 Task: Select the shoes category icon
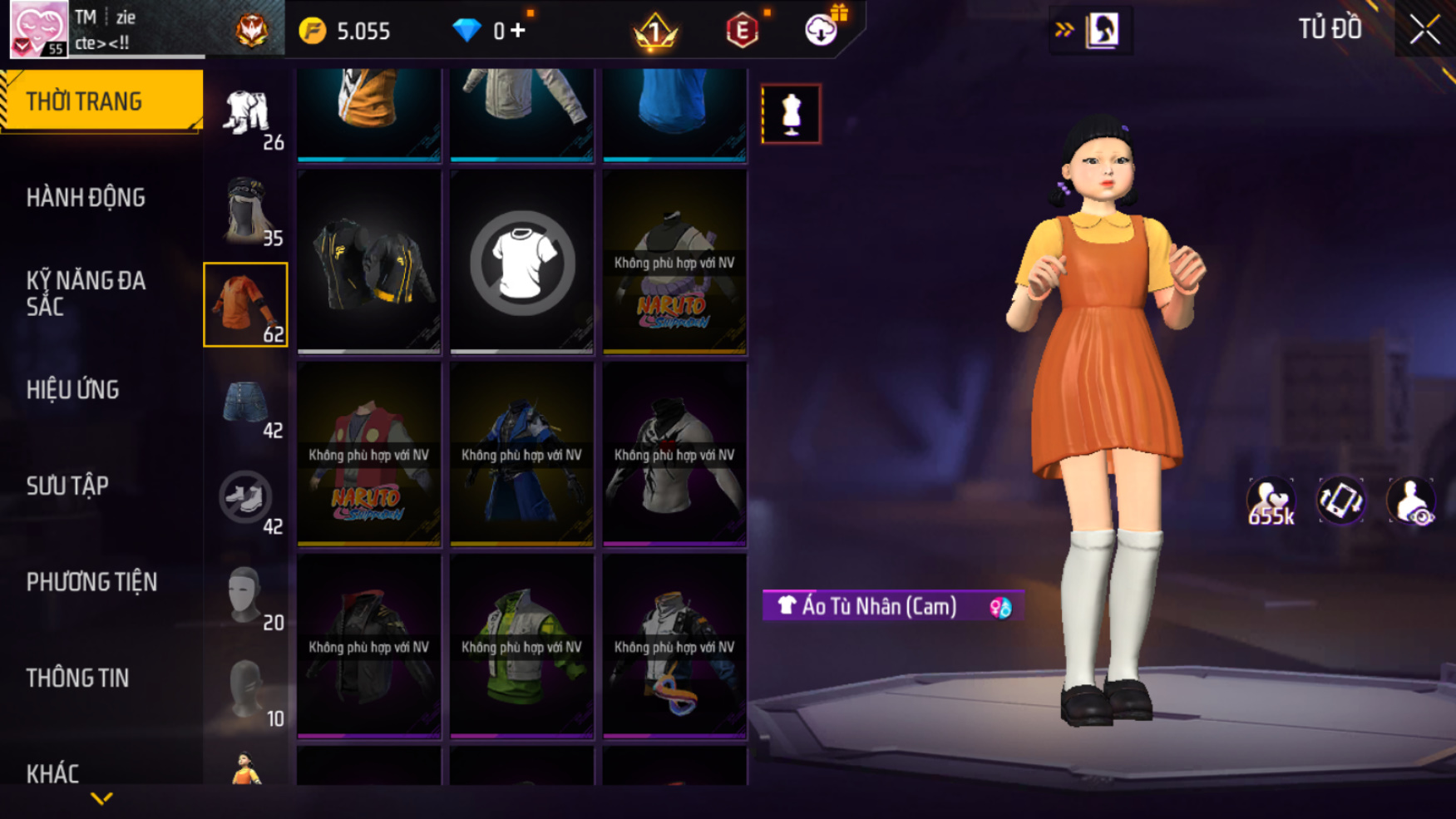(246, 499)
